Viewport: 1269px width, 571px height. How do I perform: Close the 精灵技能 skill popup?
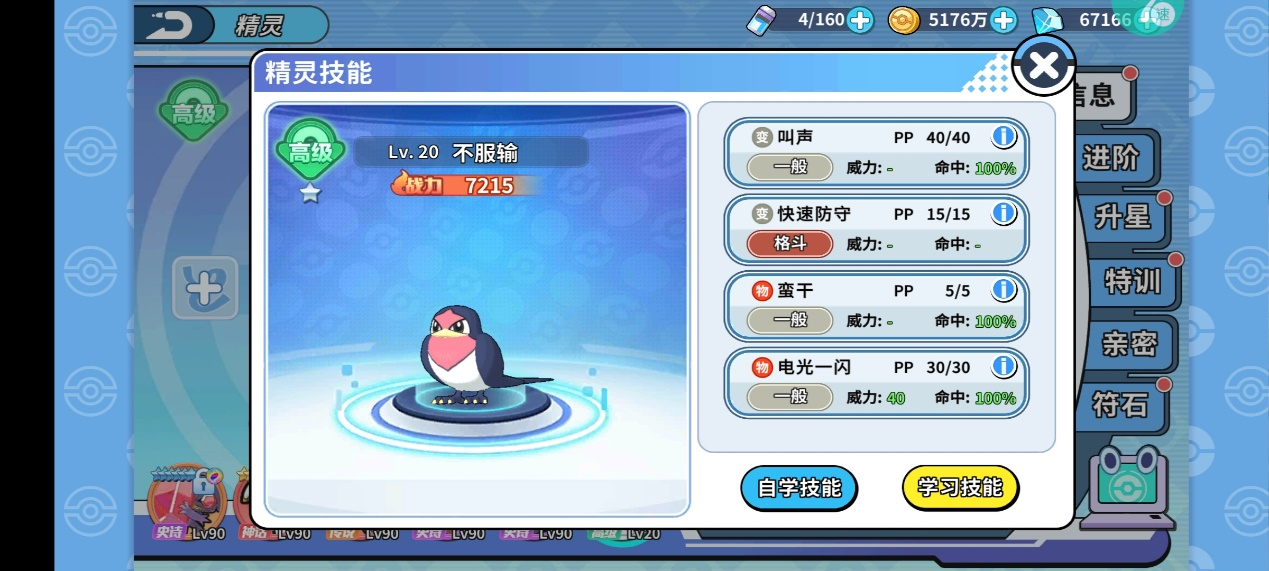[x=1043, y=66]
